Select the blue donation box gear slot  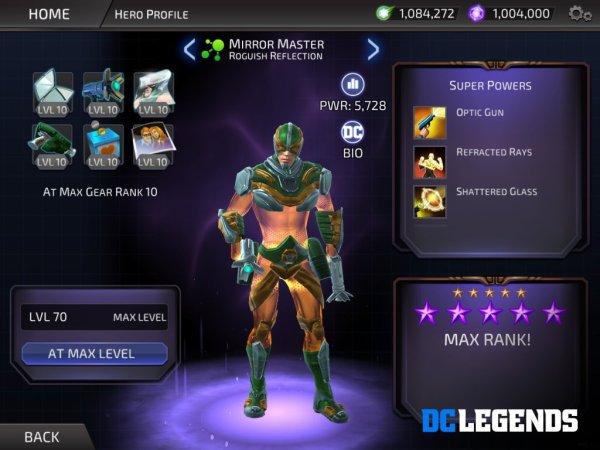tap(102, 144)
